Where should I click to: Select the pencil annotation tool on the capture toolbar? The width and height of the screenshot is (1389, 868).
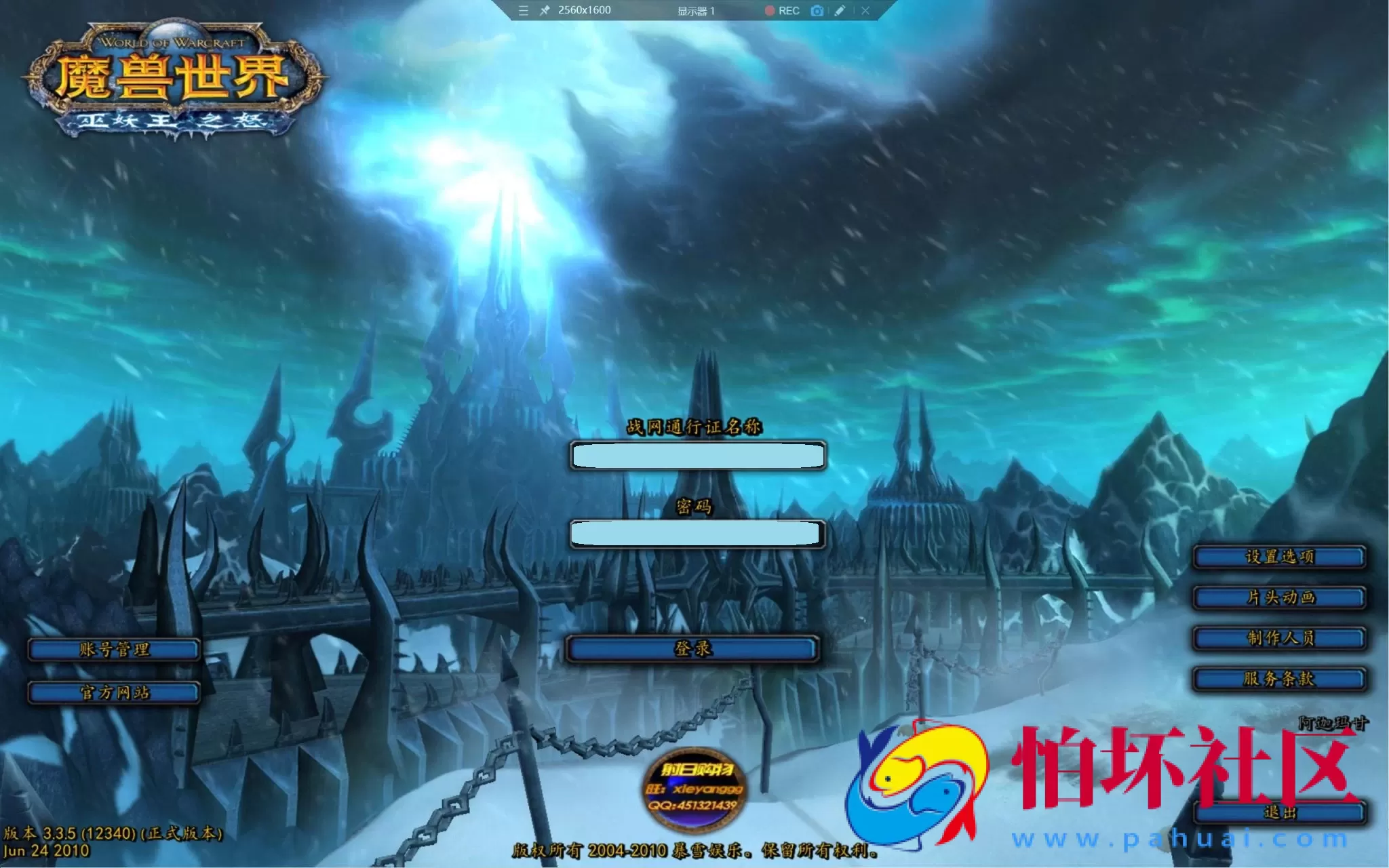tap(841, 11)
